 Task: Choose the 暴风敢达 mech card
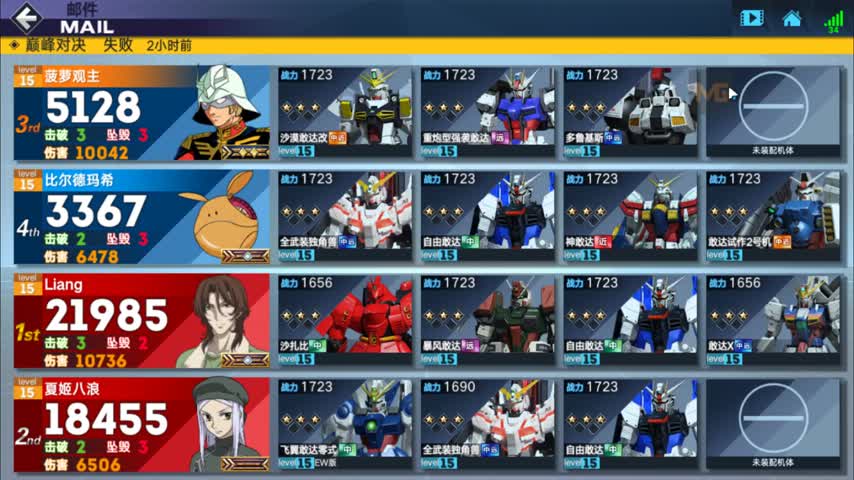tap(488, 321)
